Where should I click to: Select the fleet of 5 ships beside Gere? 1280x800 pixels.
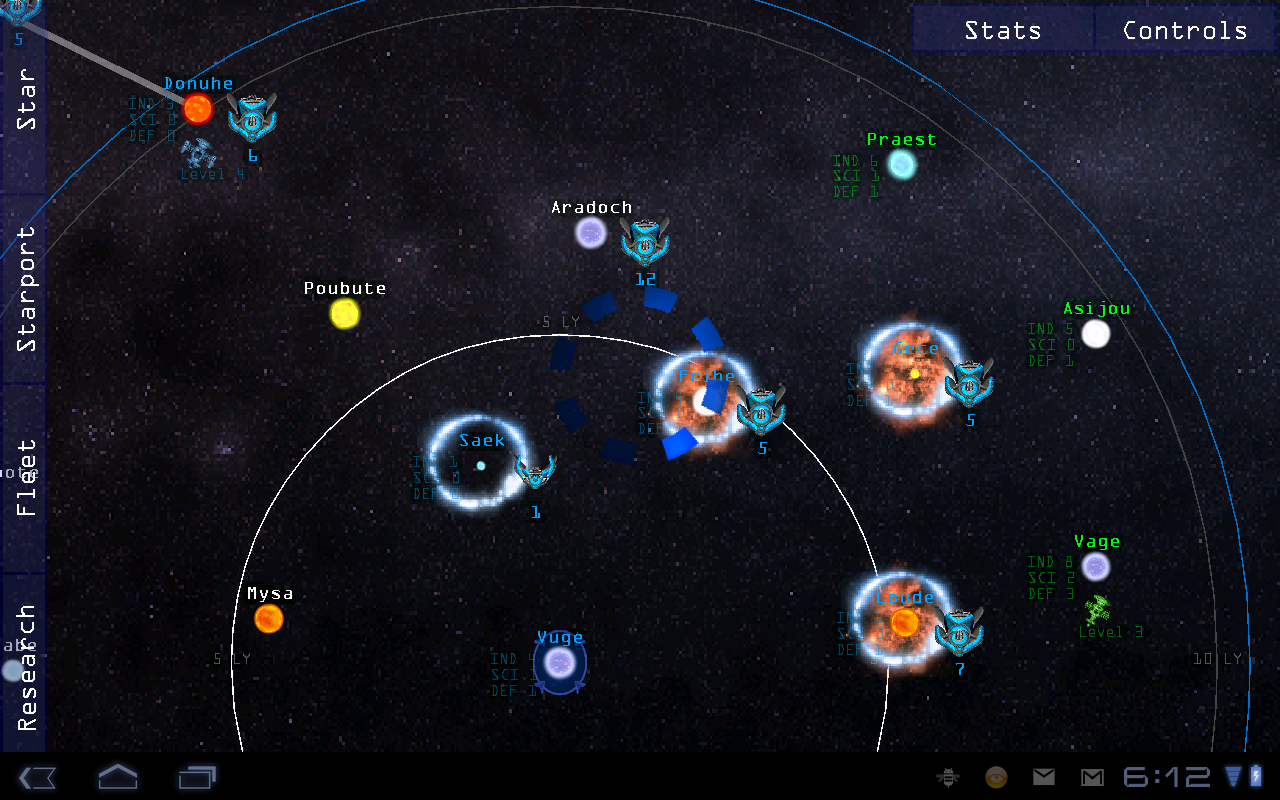tap(968, 383)
